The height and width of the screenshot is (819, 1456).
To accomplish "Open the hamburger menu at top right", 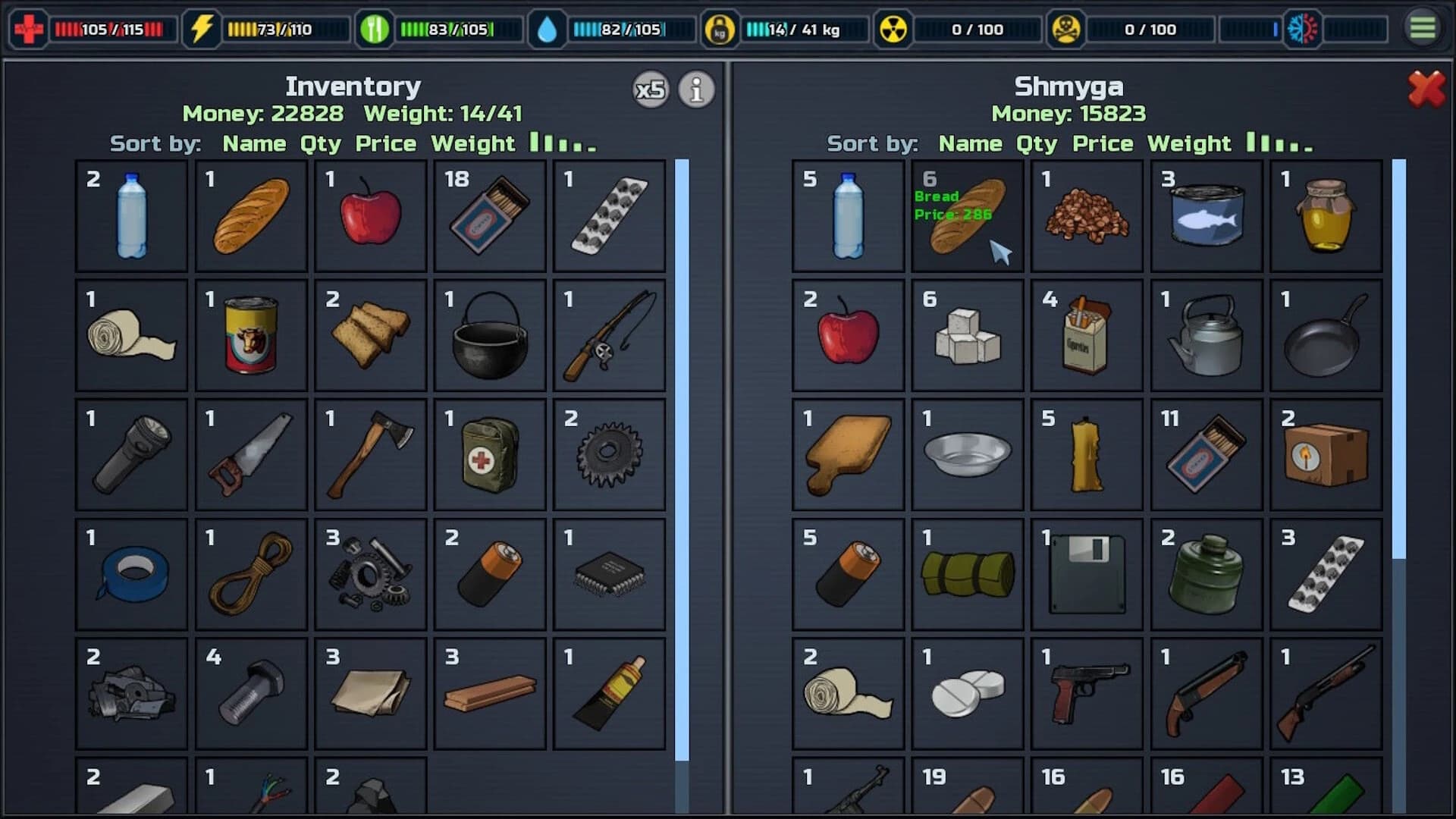I will [1424, 29].
